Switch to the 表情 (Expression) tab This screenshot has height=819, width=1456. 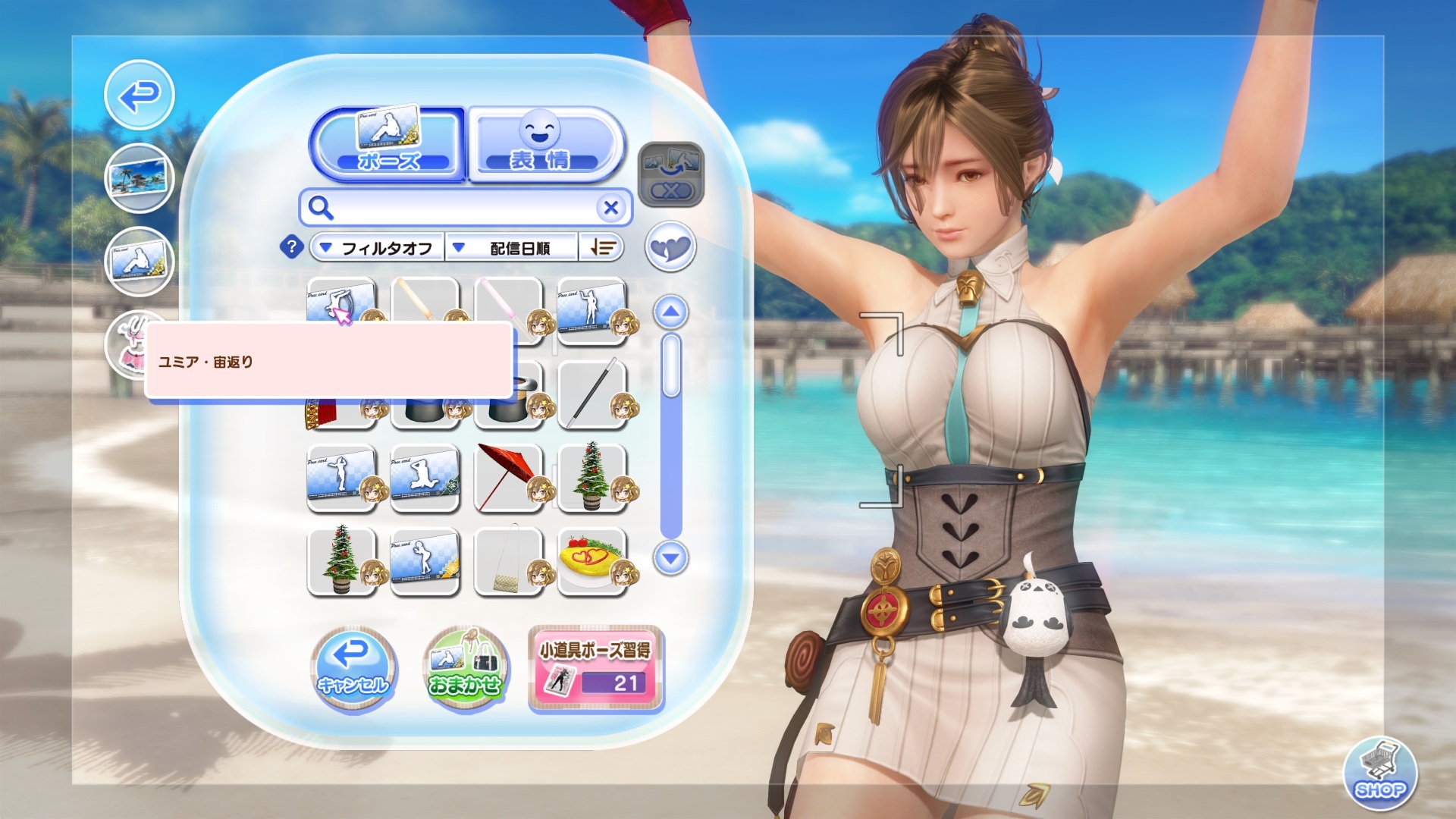[x=544, y=143]
